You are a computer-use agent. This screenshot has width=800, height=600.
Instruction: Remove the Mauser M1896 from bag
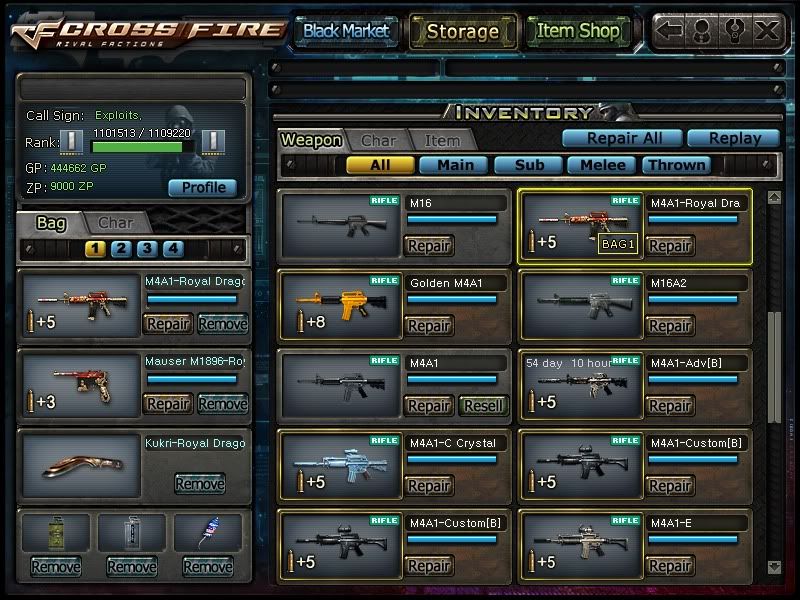tap(222, 404)
